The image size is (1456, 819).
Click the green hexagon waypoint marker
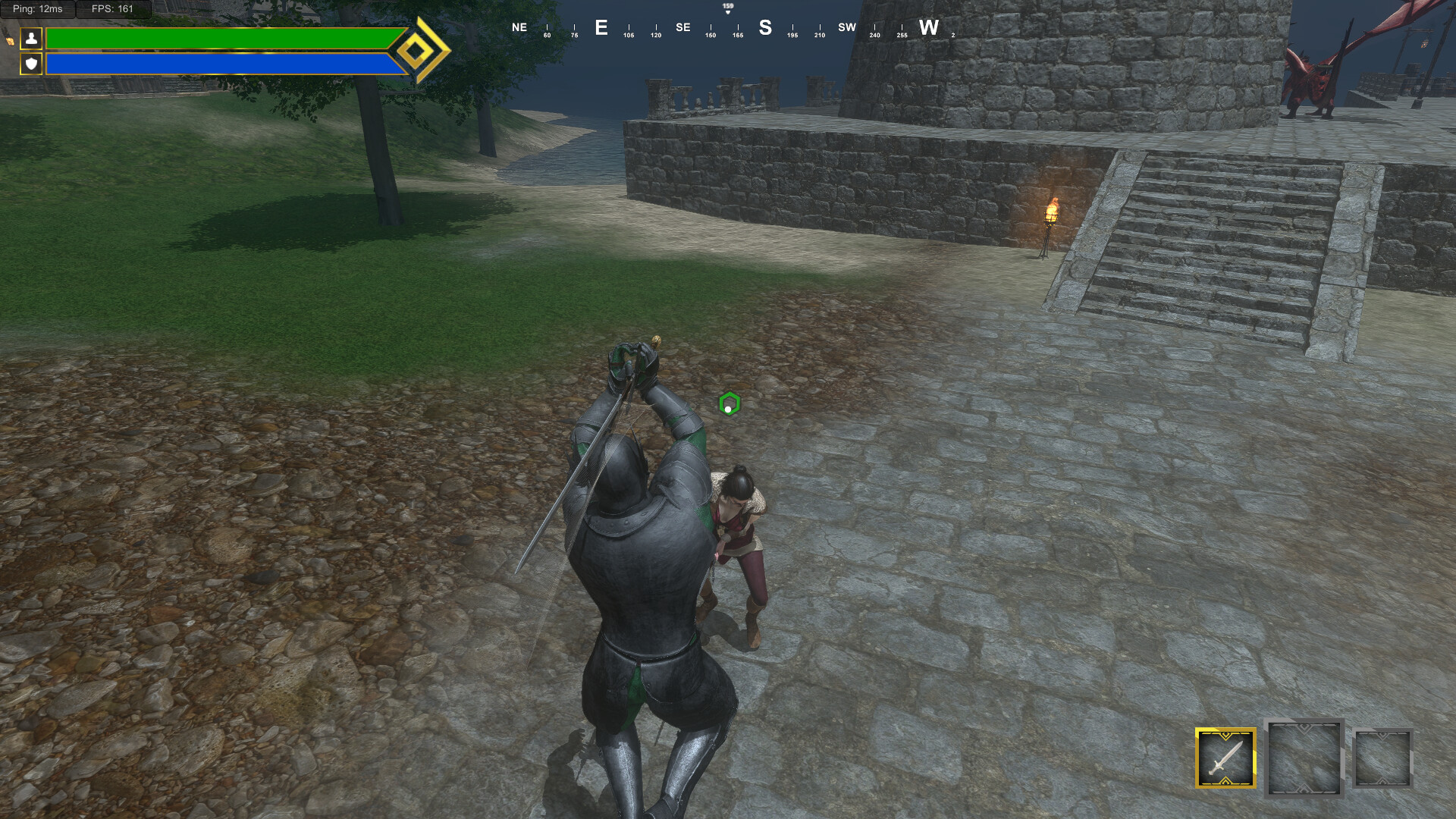click(729, 405)
